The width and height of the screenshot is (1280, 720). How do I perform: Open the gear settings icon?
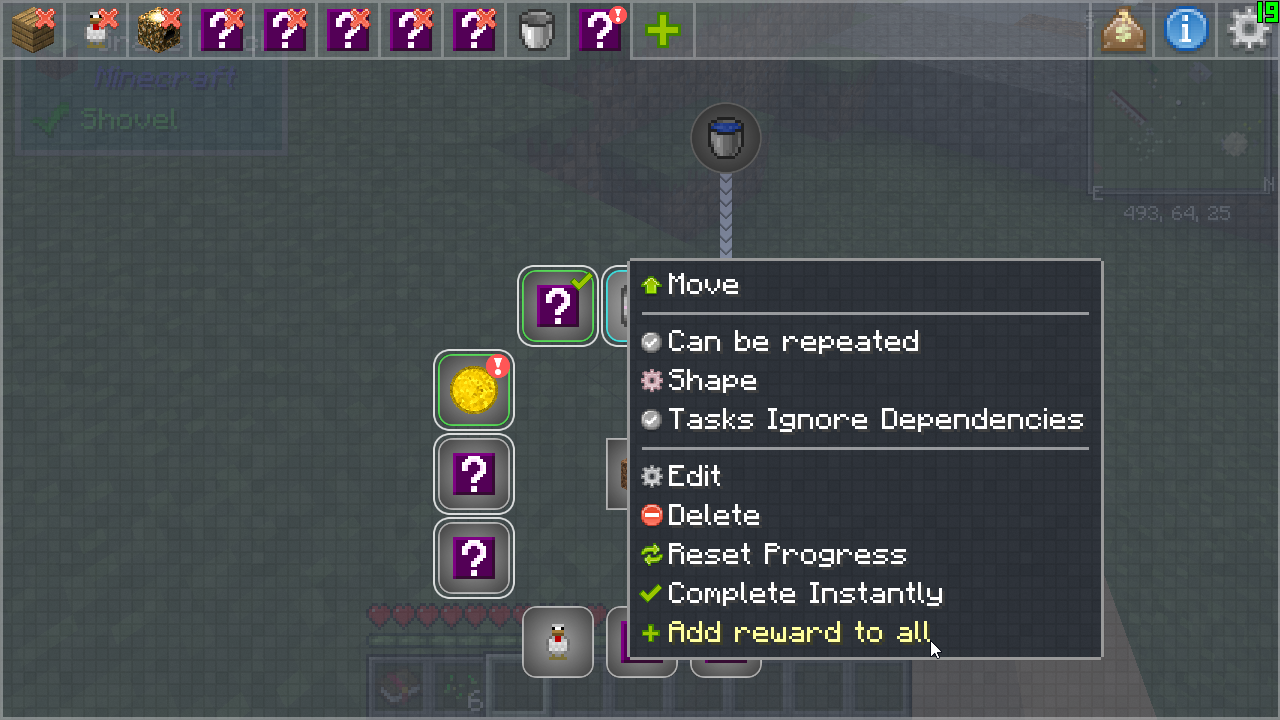pos(1248,30)
